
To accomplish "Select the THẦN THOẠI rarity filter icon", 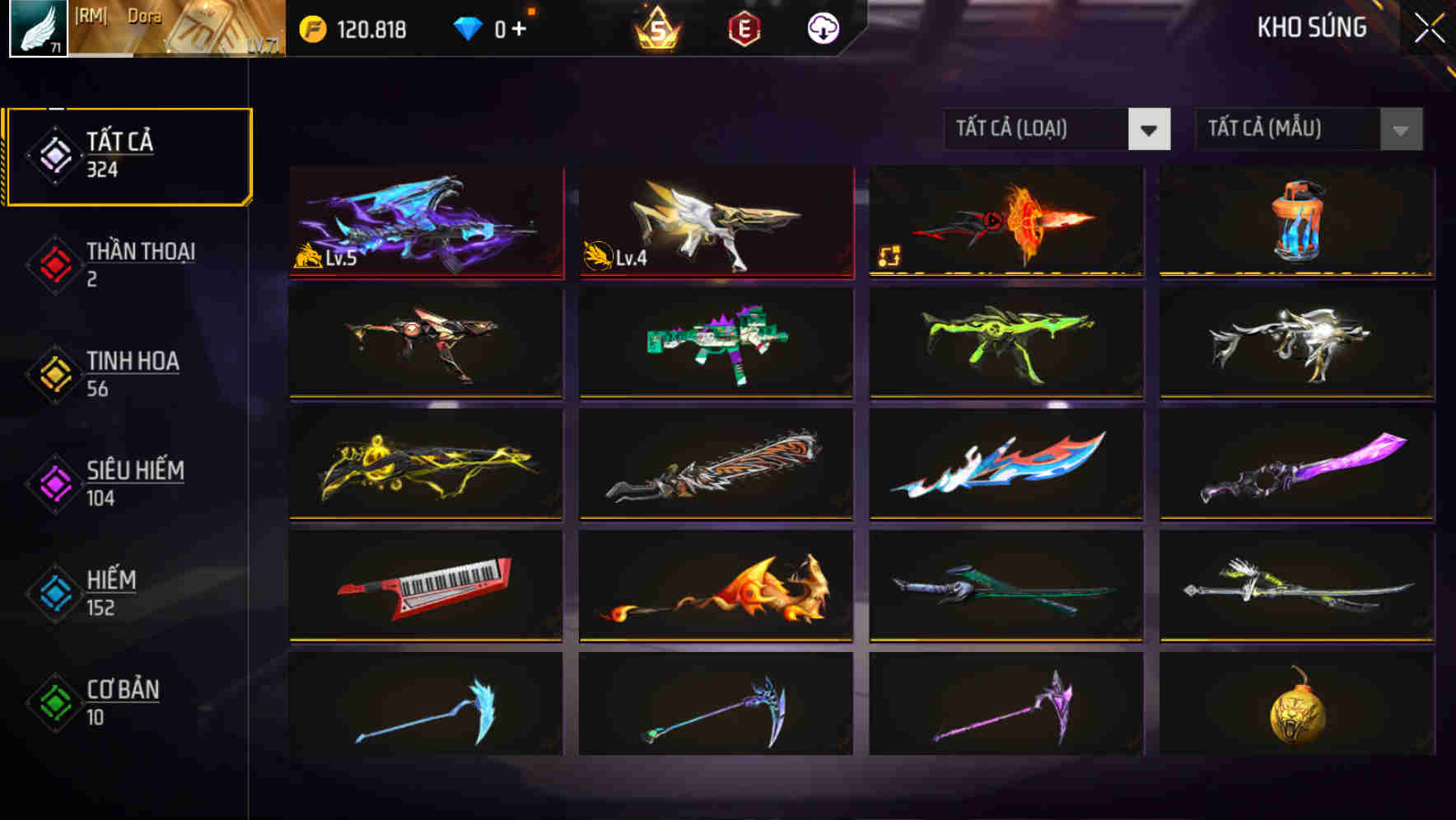I will (54, 263).
